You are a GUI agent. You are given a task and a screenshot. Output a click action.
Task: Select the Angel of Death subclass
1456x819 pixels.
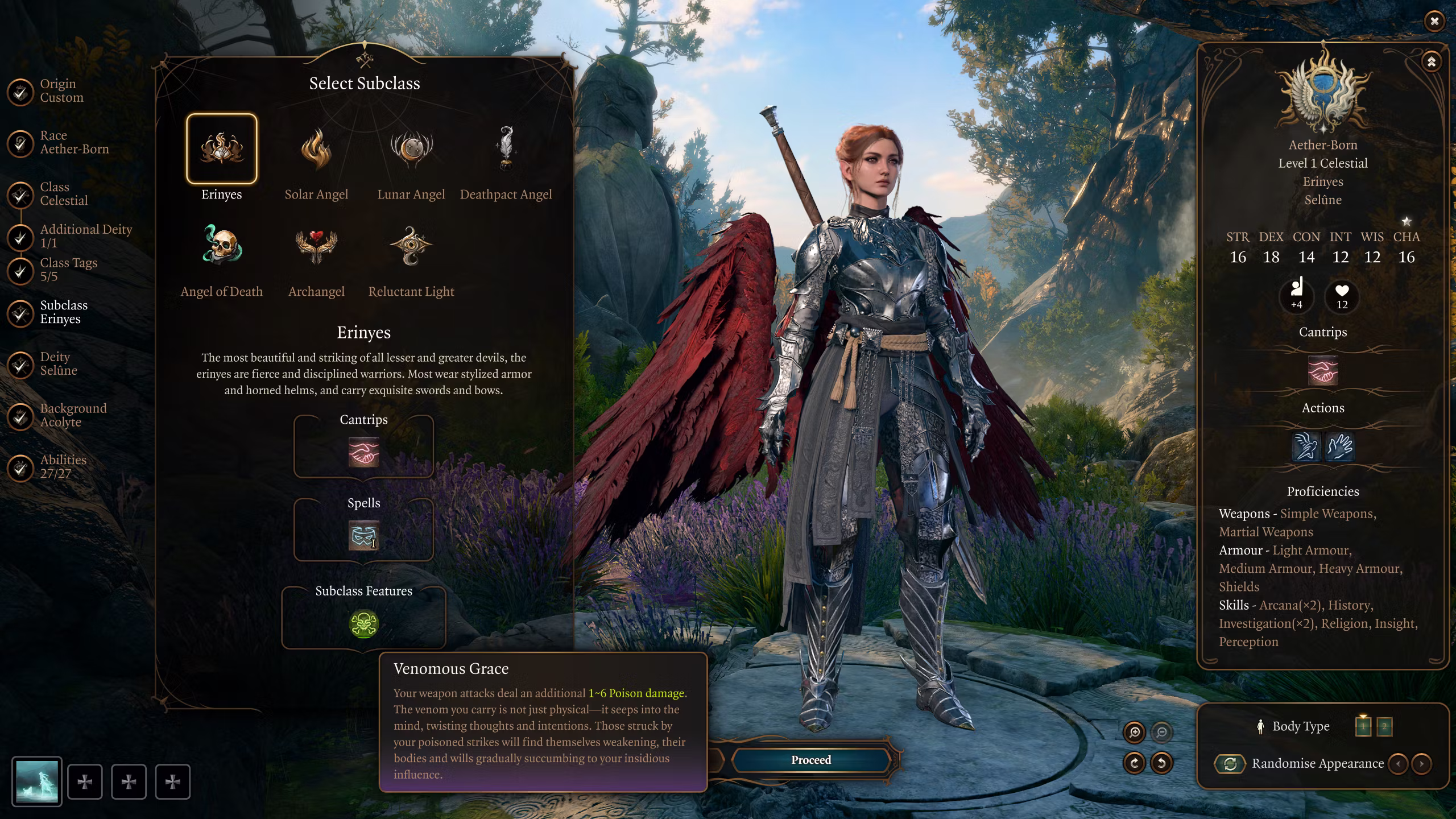point(222,247)
